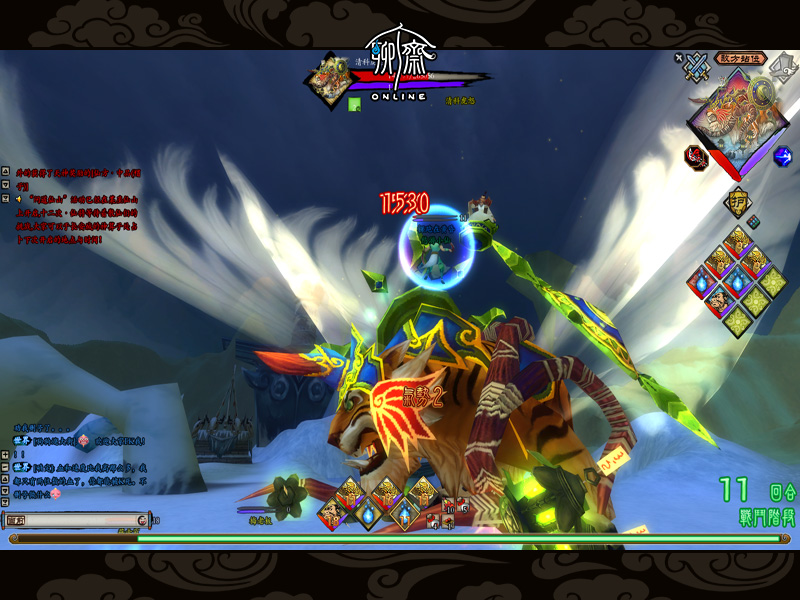
Task: Click the crossed swords battle icon
Action: click(x=696, y=67)
